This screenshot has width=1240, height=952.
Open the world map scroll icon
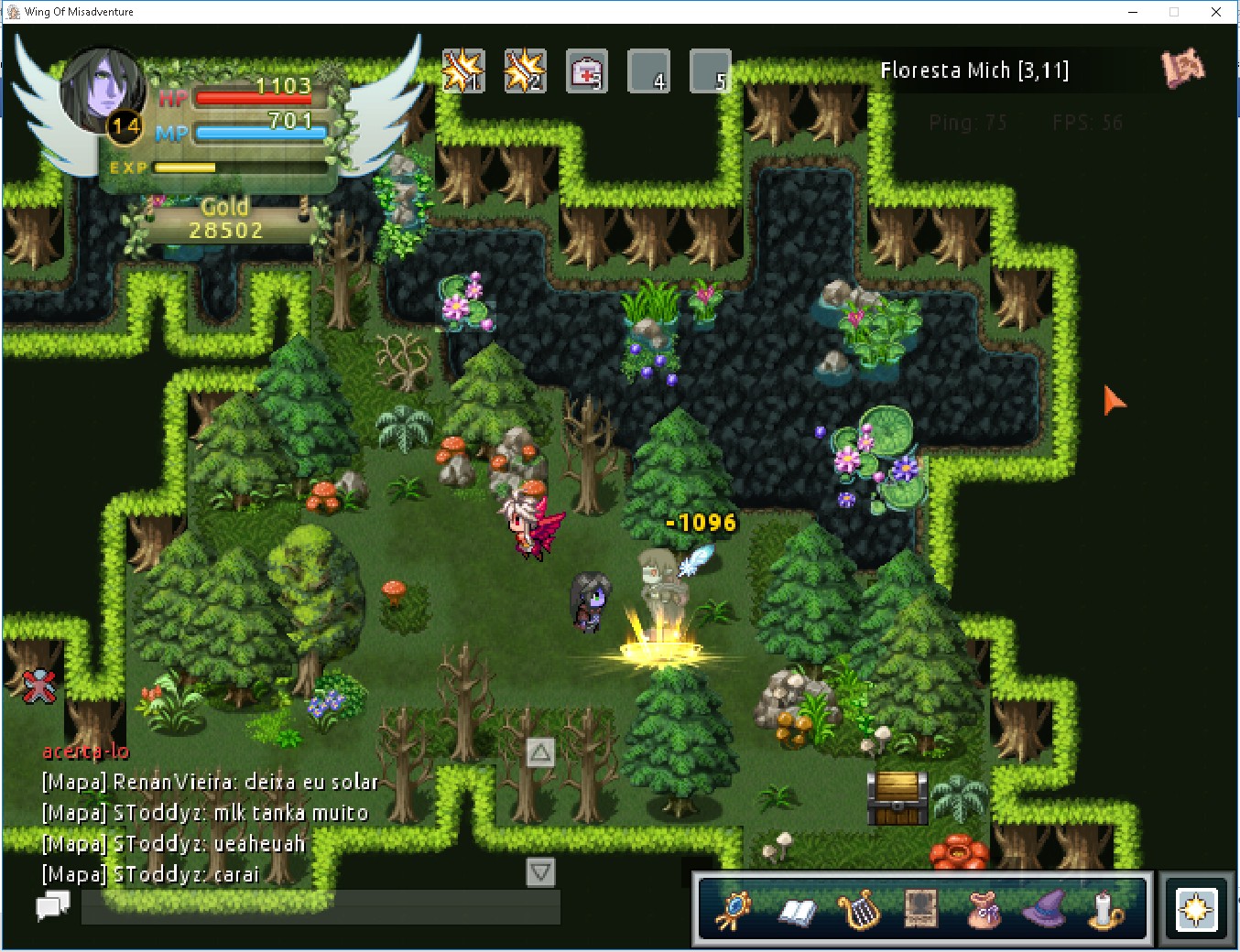click(x=1182, y=68)
